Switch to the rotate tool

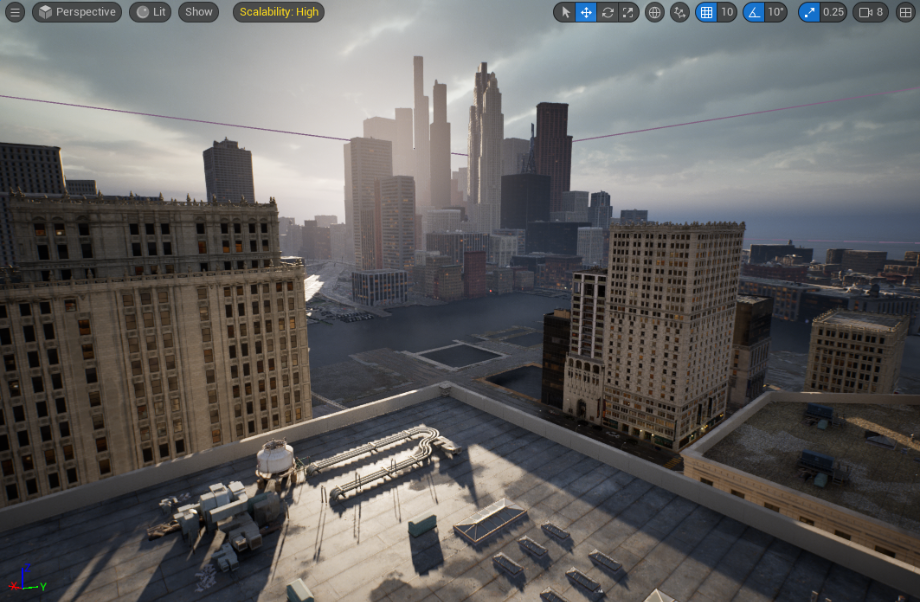coord(607,12)
